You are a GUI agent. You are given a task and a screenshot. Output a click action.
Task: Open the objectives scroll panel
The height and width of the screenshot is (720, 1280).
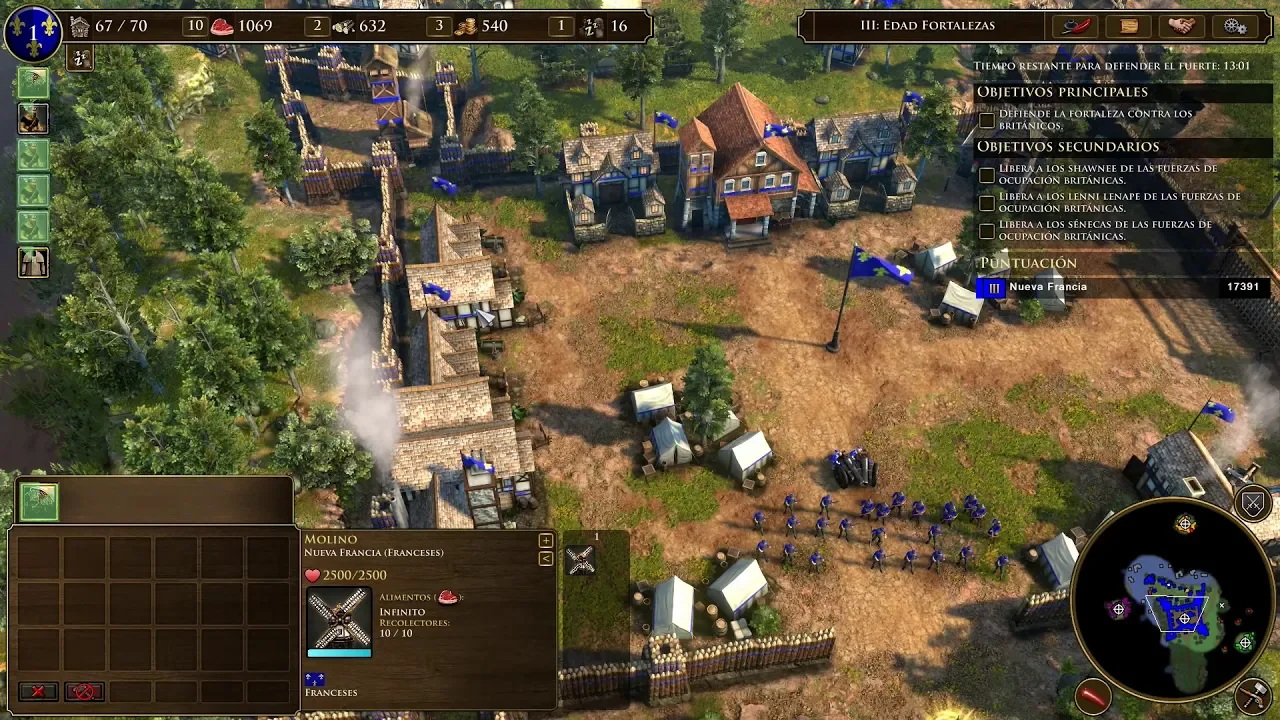(x=1129, y=26)
